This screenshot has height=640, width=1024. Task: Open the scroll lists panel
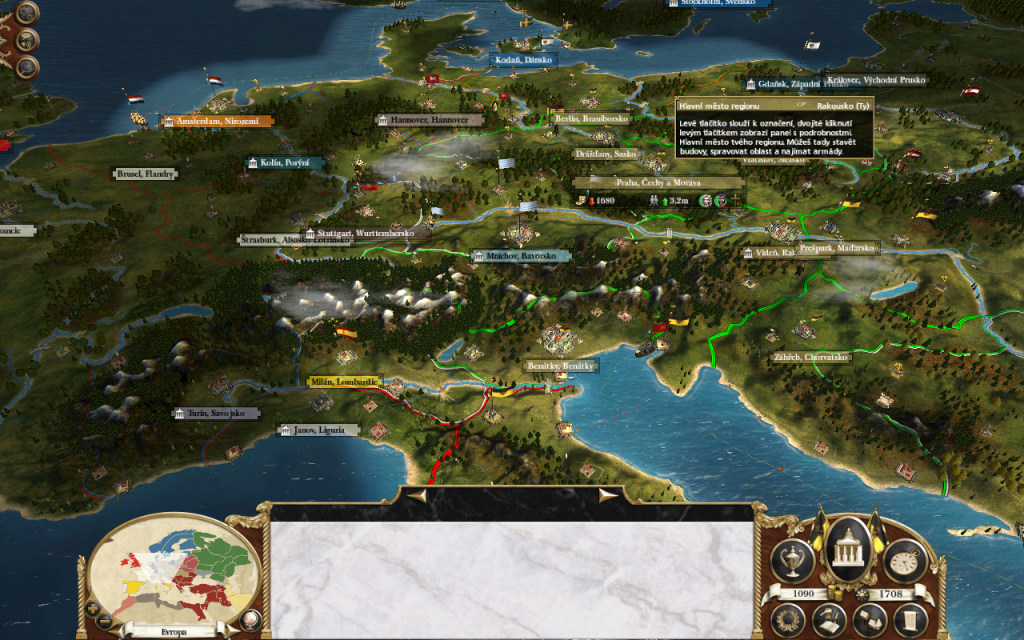tap(908, 619)
